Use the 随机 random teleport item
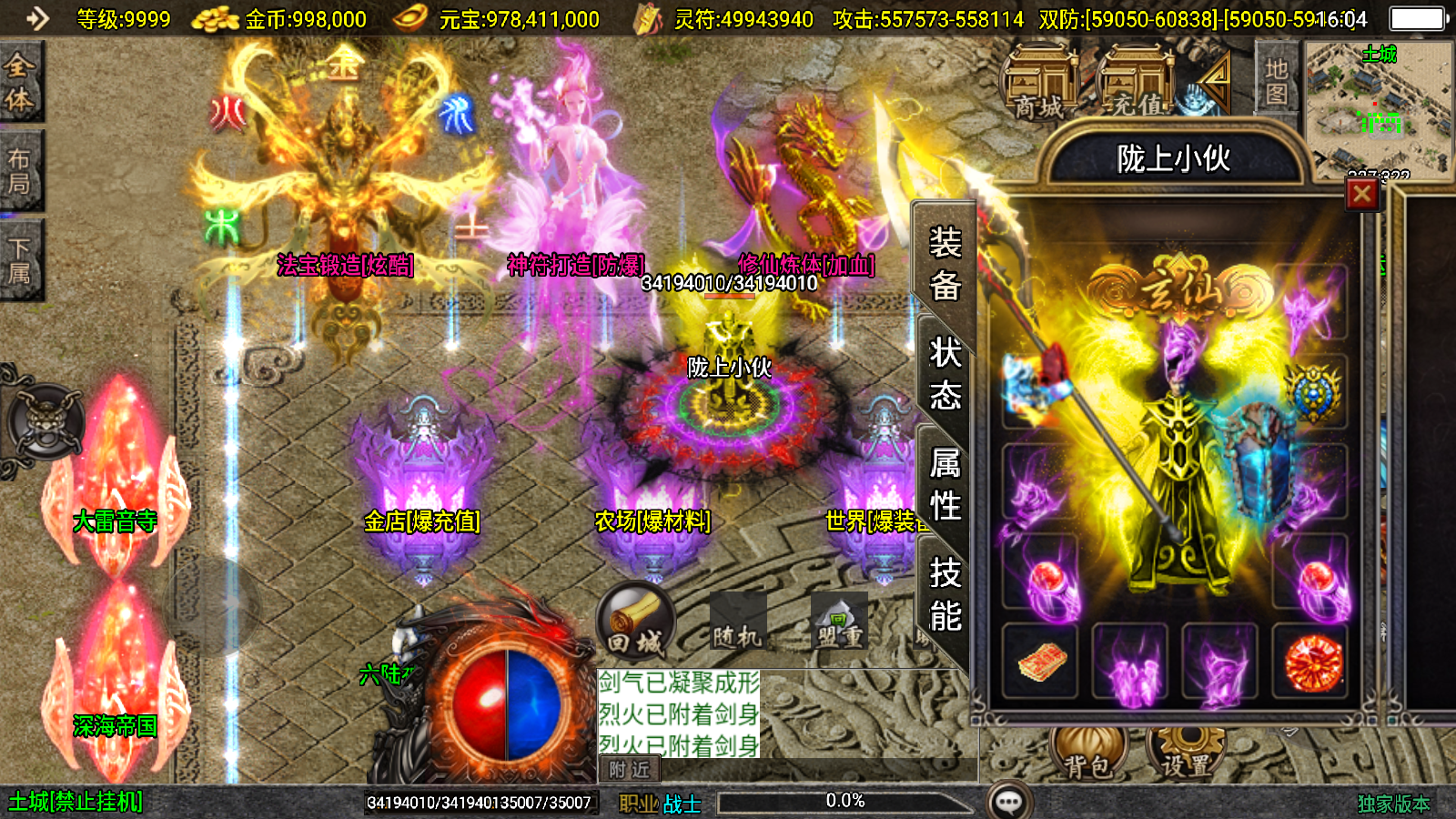Image resolution: width=1456 pixels, height=819 pixels. (x=736, y=622)
